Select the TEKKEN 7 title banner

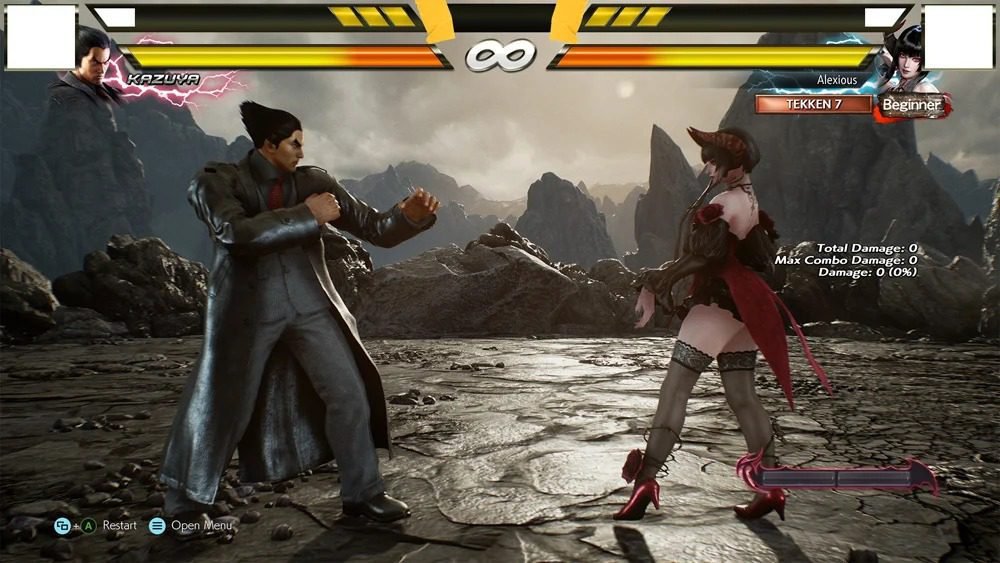(813, 104)
